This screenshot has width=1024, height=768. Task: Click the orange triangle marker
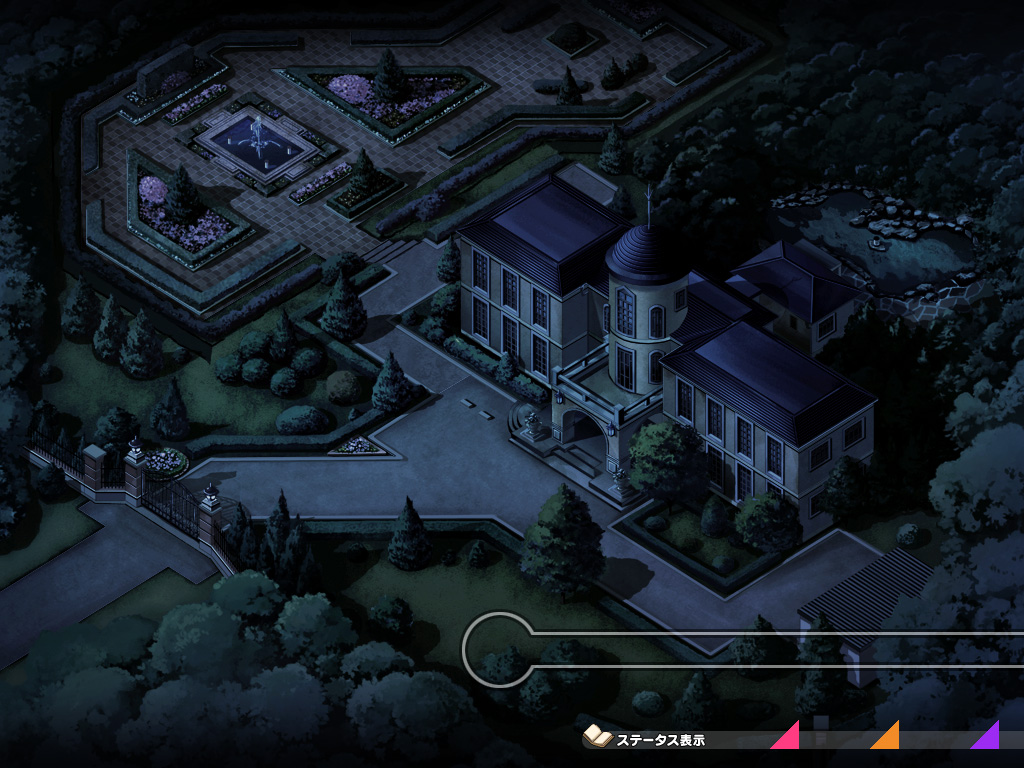pyautogui.click(x=888, y=738)
